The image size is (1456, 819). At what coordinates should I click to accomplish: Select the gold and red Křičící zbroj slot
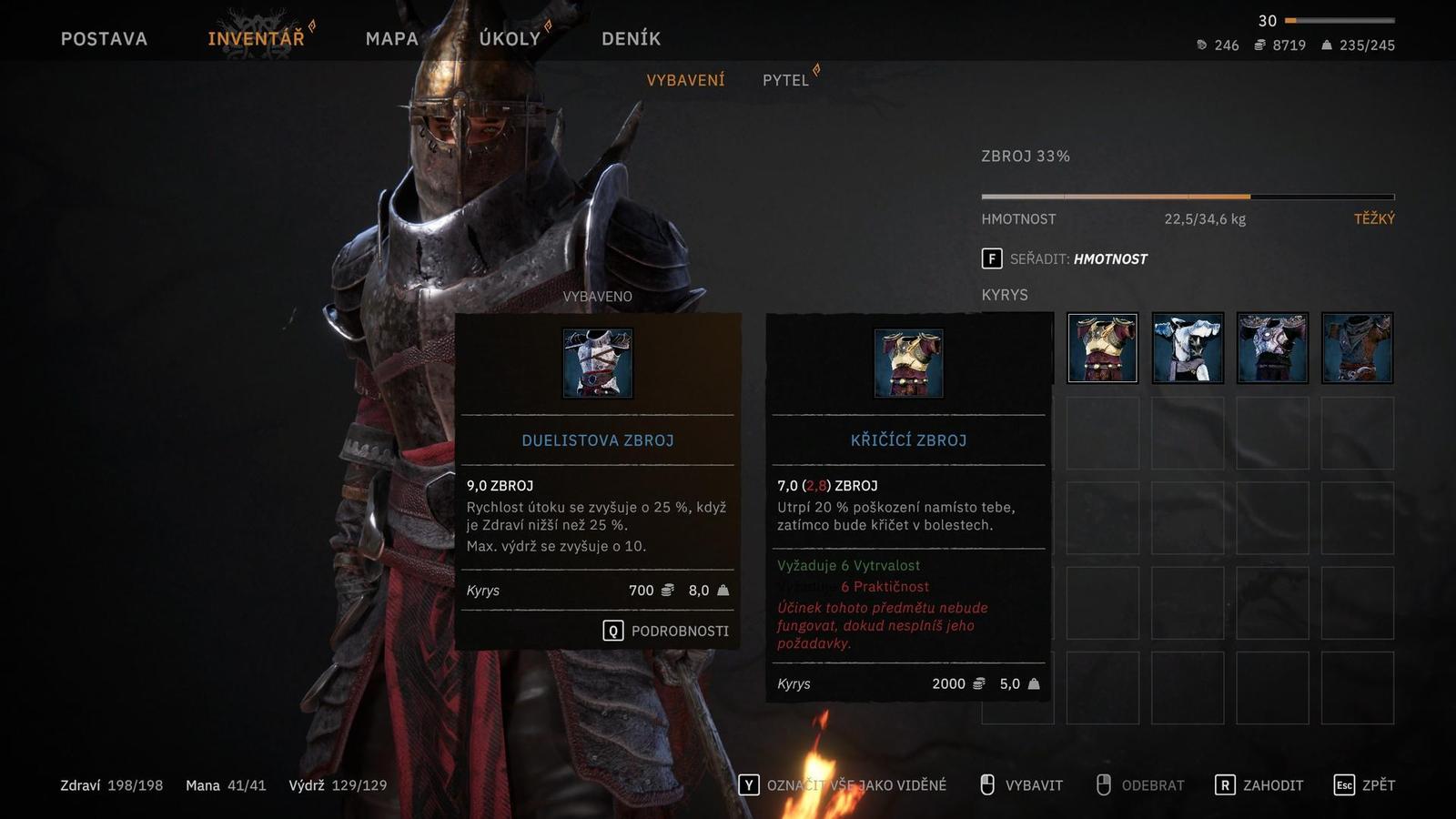(1102, 348)
